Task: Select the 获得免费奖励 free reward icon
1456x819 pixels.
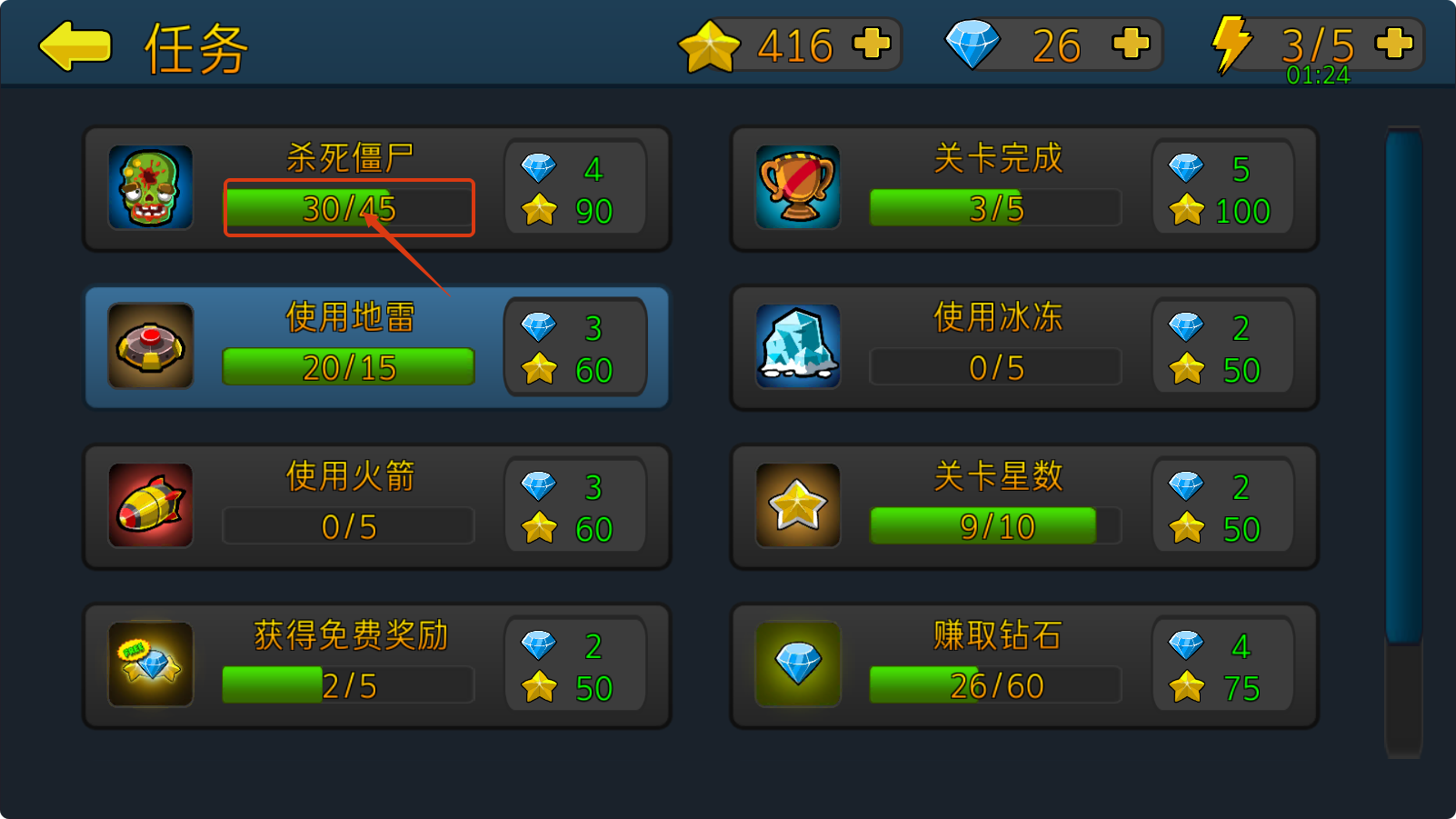Action: (150, 664)
